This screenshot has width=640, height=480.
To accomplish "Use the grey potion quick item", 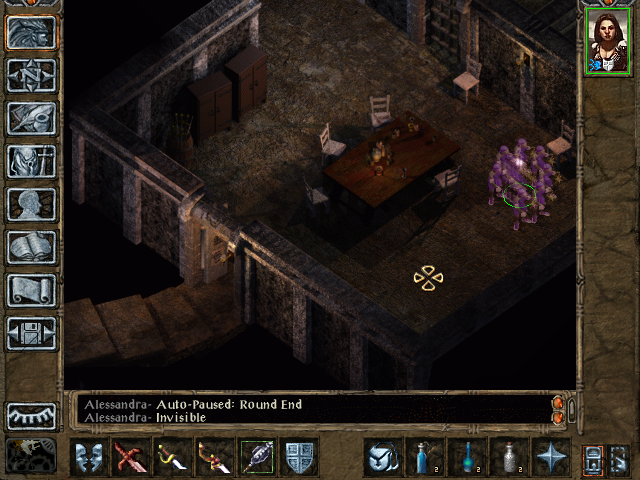I will 508,458.
